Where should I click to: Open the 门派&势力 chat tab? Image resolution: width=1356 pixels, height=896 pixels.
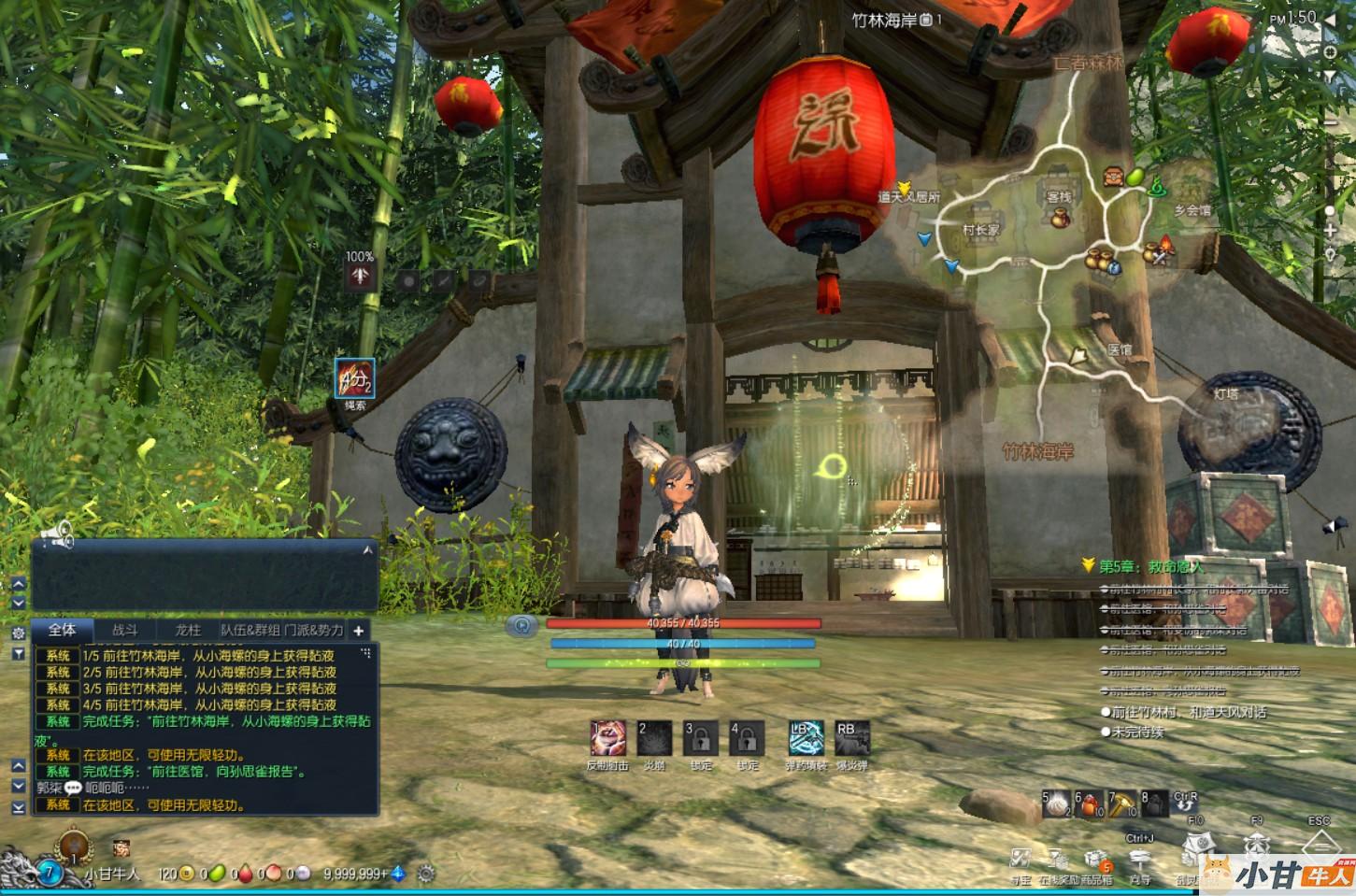314,631
